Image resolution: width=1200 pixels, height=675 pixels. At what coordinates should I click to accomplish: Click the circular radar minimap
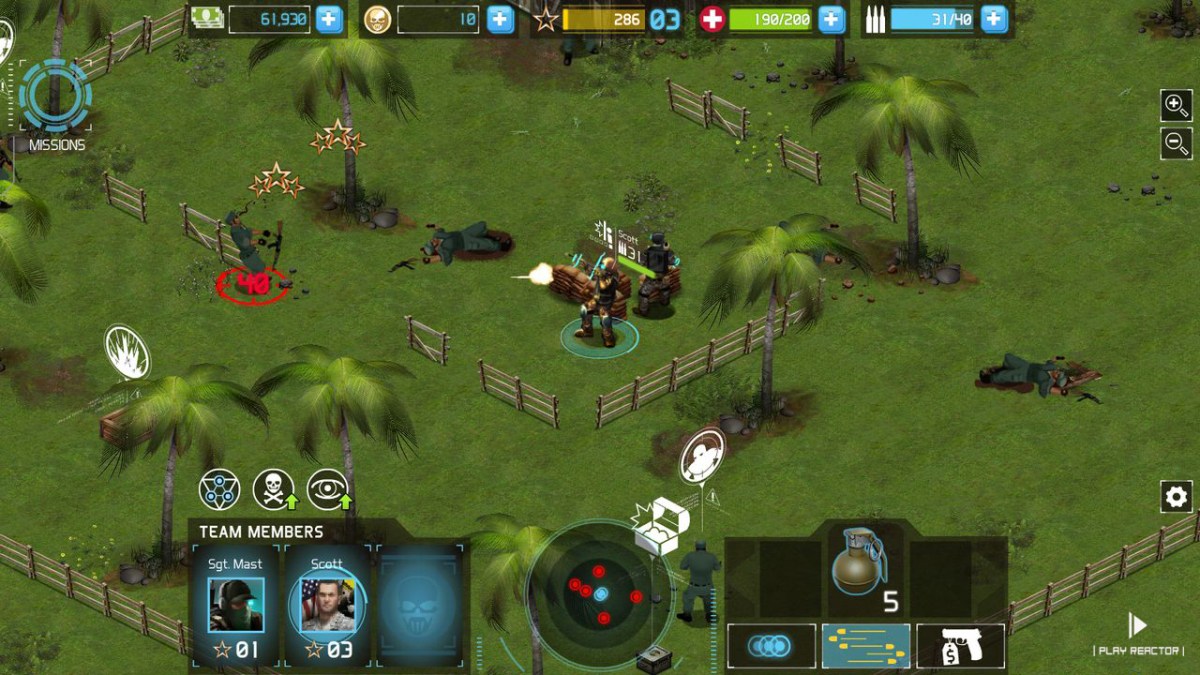click(600, 594)
